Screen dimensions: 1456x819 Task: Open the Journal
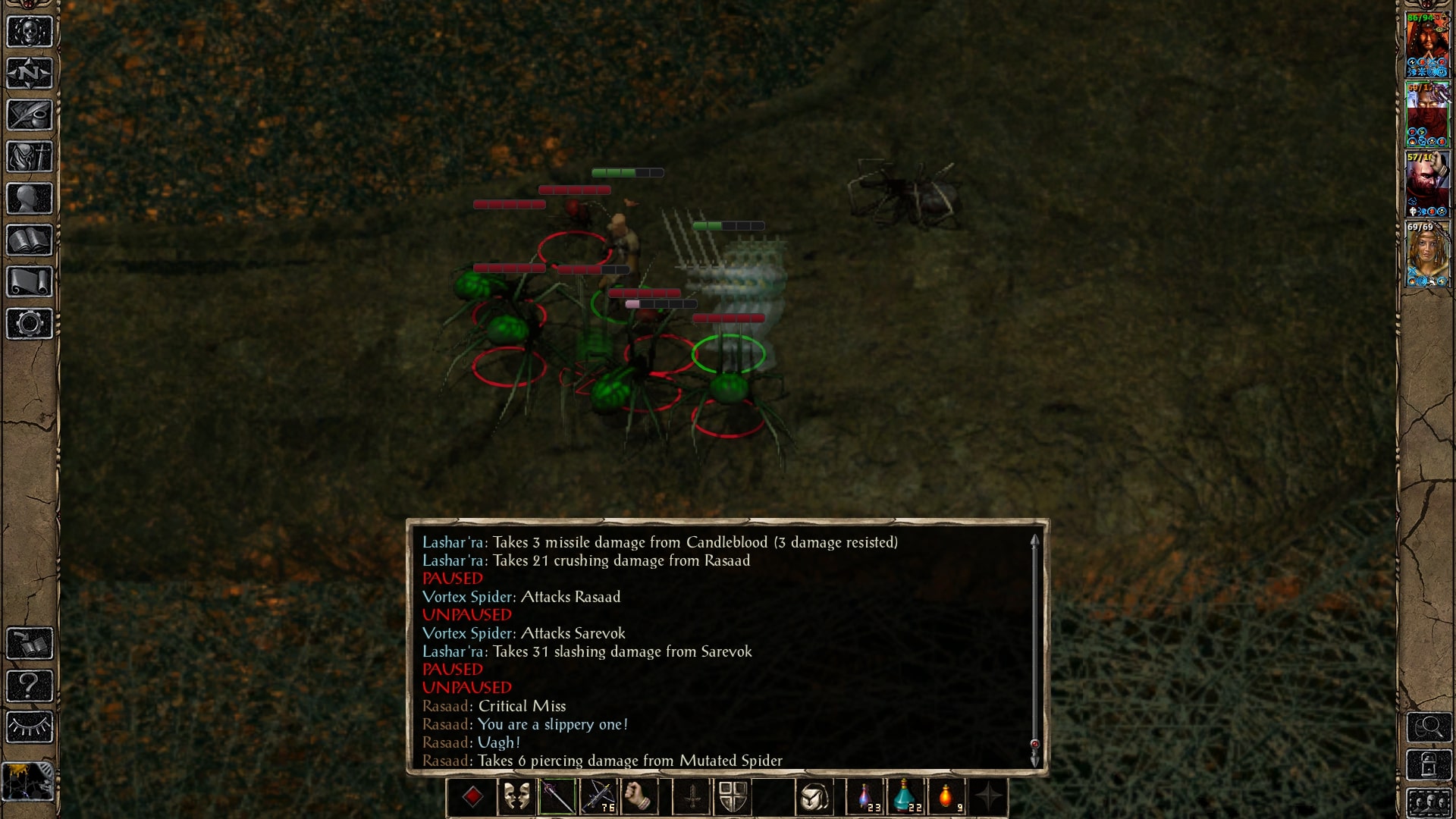tap(30, 115)
